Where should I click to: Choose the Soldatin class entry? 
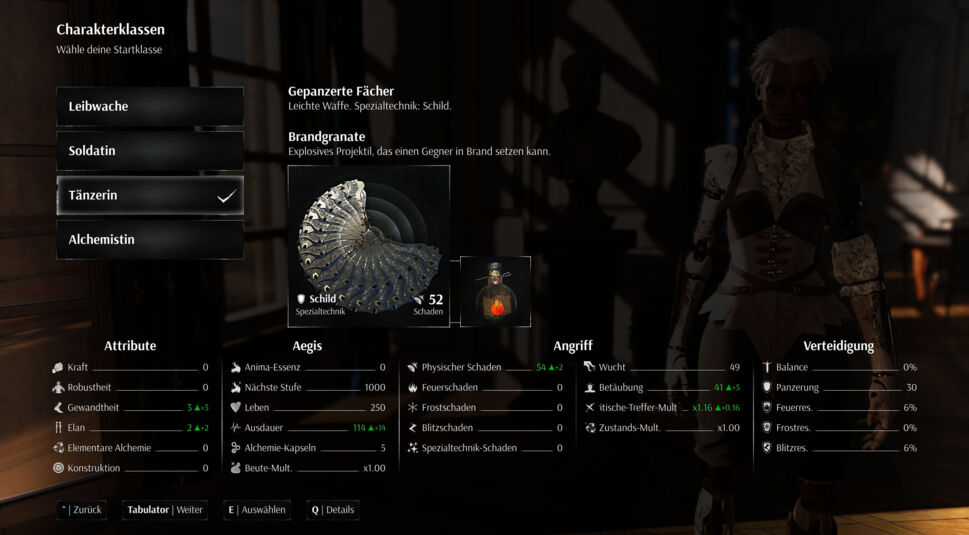150,151
